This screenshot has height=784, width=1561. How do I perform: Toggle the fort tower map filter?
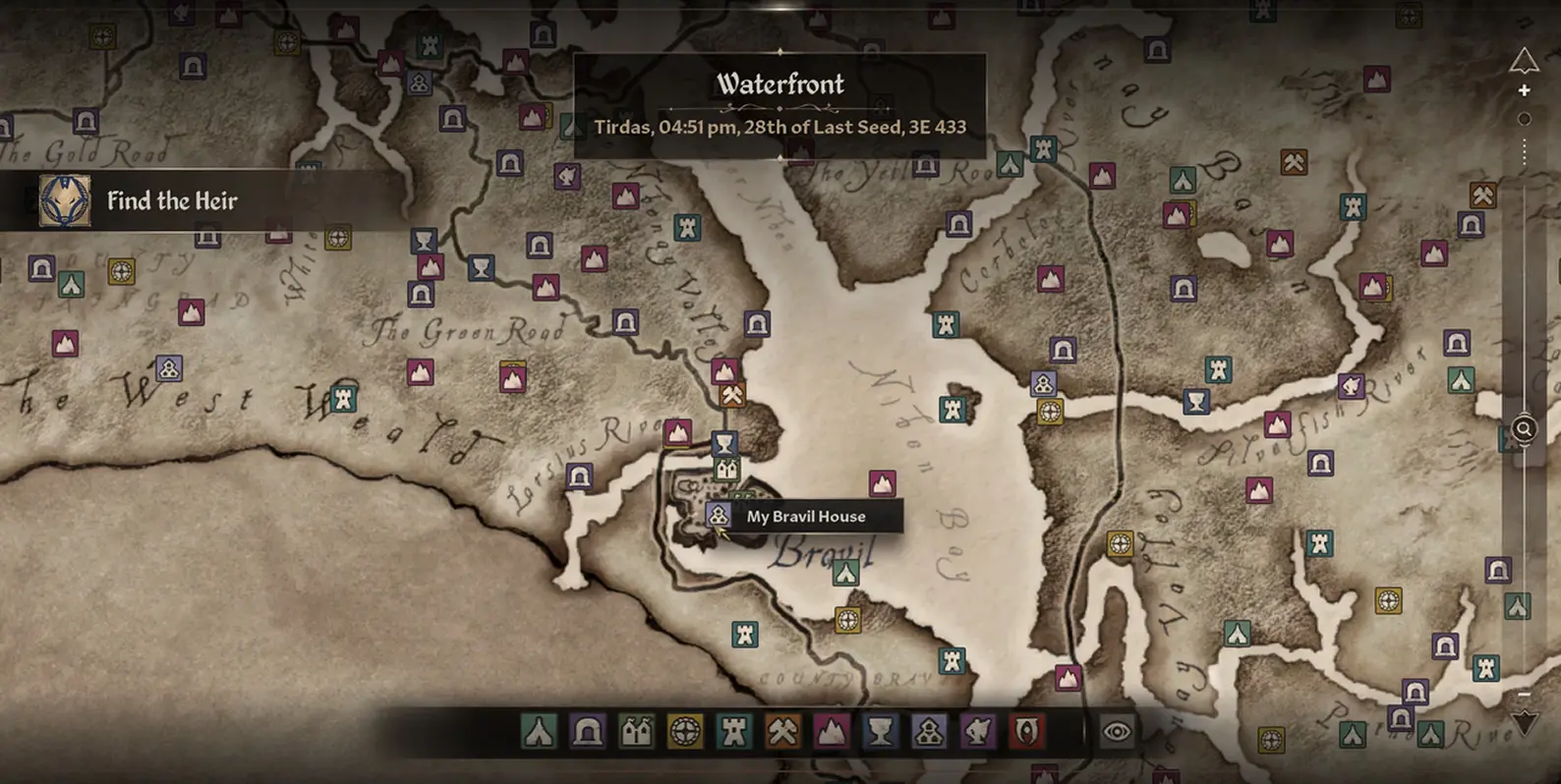[x=733, y=732]
